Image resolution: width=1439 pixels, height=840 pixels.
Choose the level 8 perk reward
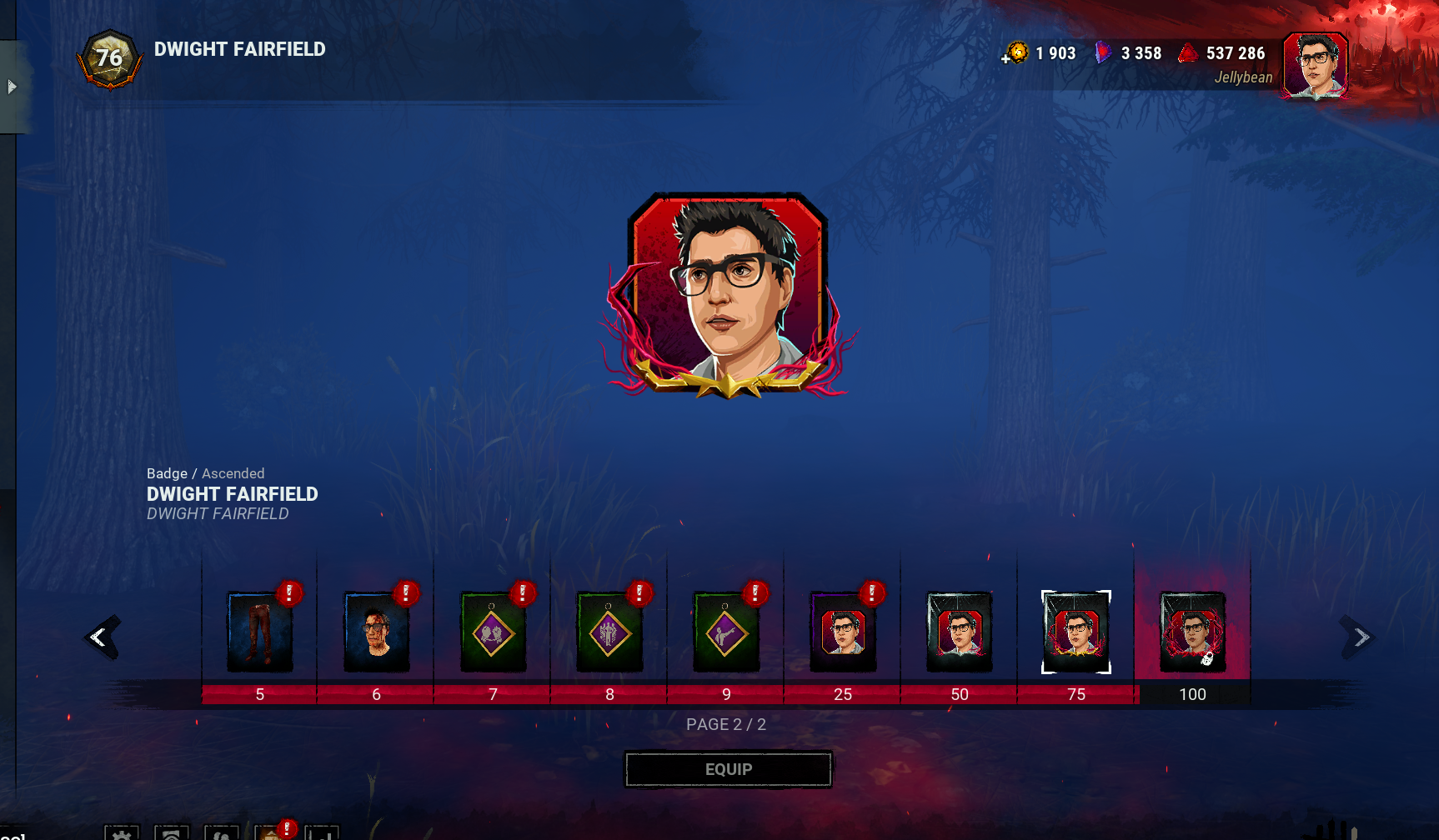point(609,632)
